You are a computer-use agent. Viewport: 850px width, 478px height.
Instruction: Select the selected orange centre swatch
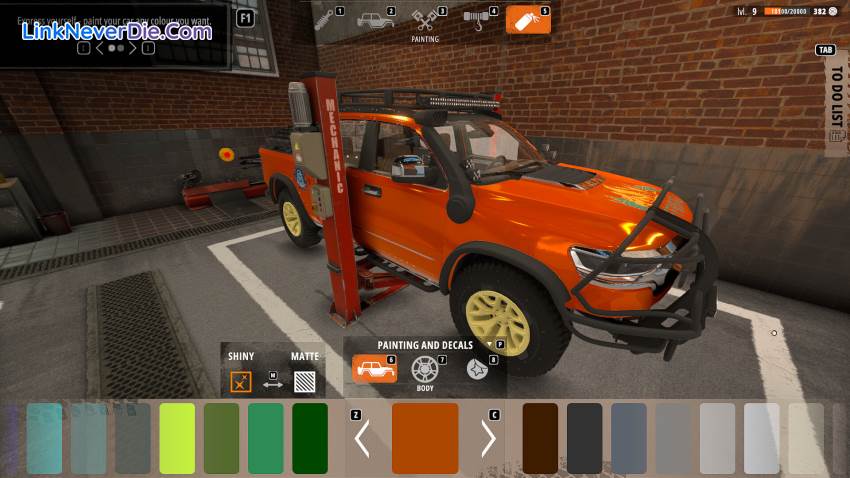(425, 438)
